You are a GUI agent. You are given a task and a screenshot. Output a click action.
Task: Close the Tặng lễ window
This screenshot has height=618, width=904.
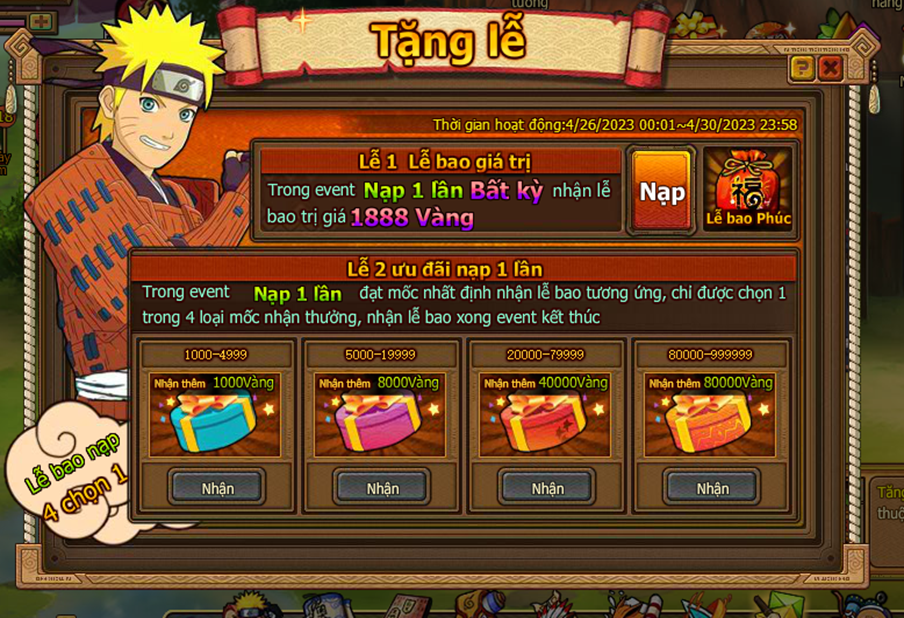(x=830, y=68)
